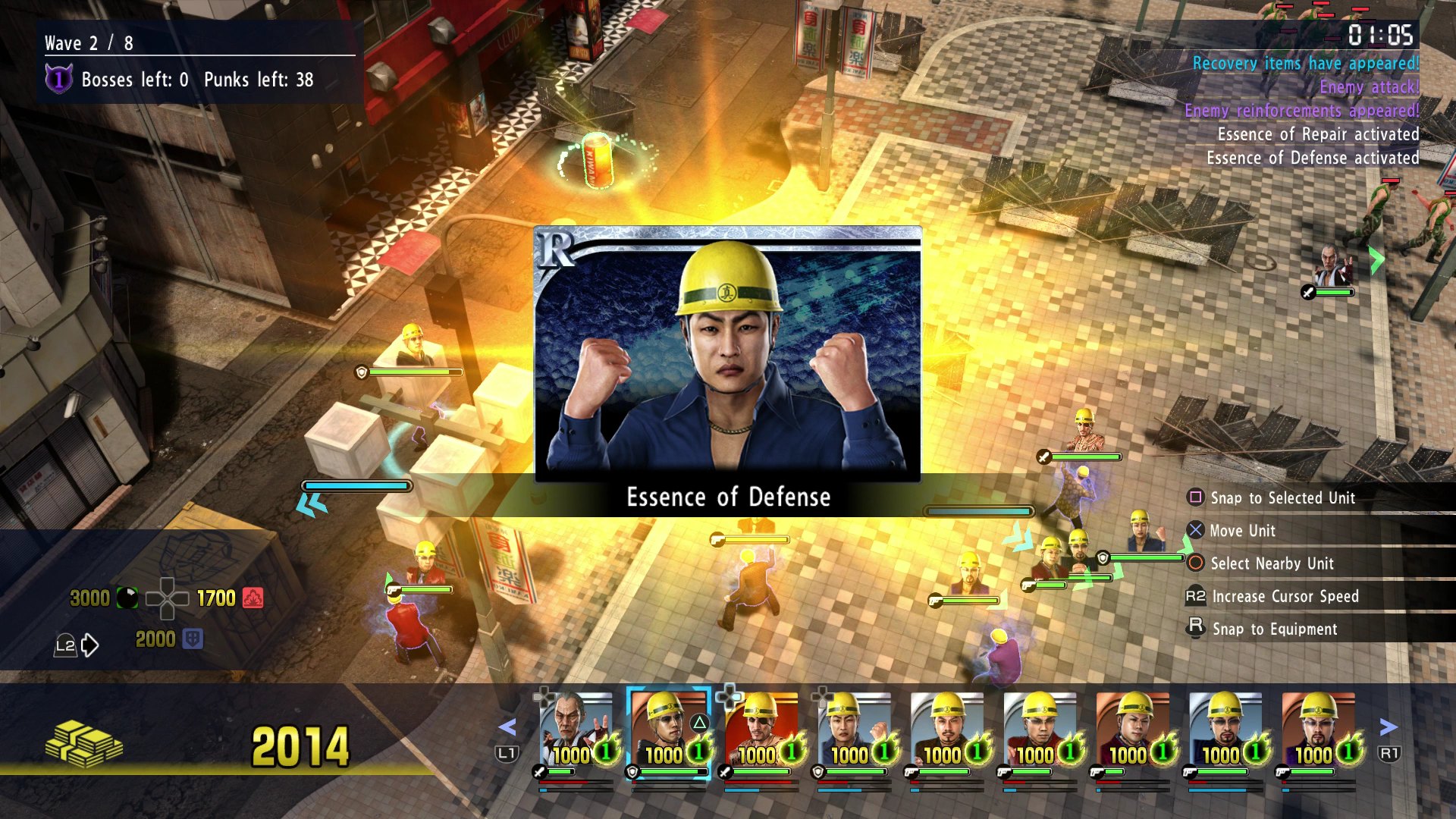The width and height of the screenshot is (1456, 819).
Task: Click the L2 trigger prompt icon
Action: click(x=65, y=645)
